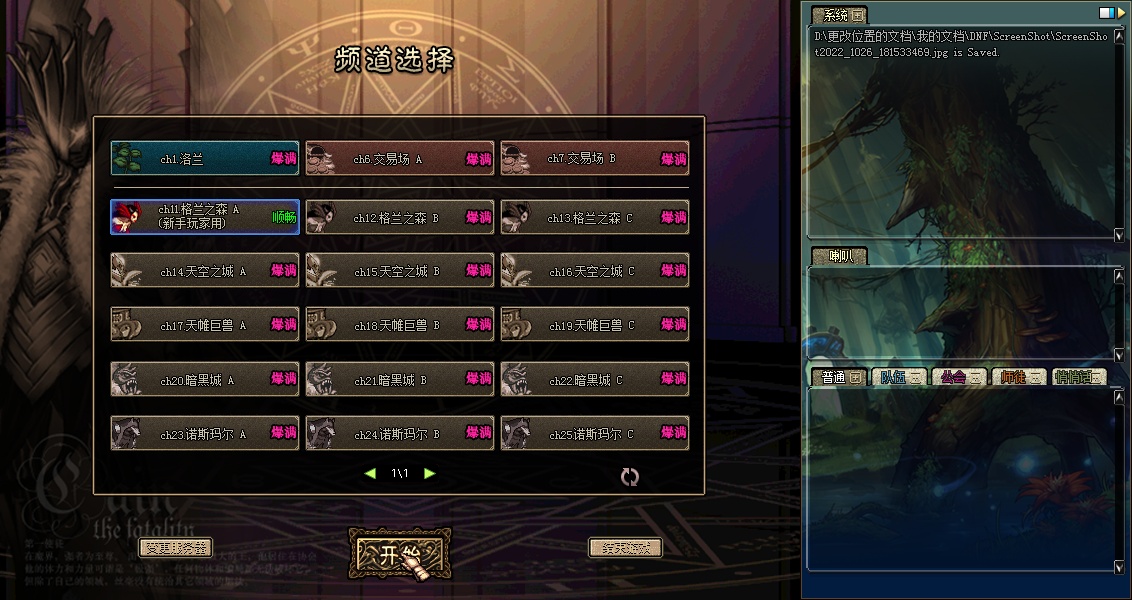1132x600 pixels.
Task: Click the 开始 start button
Action: tap(399, 556)
